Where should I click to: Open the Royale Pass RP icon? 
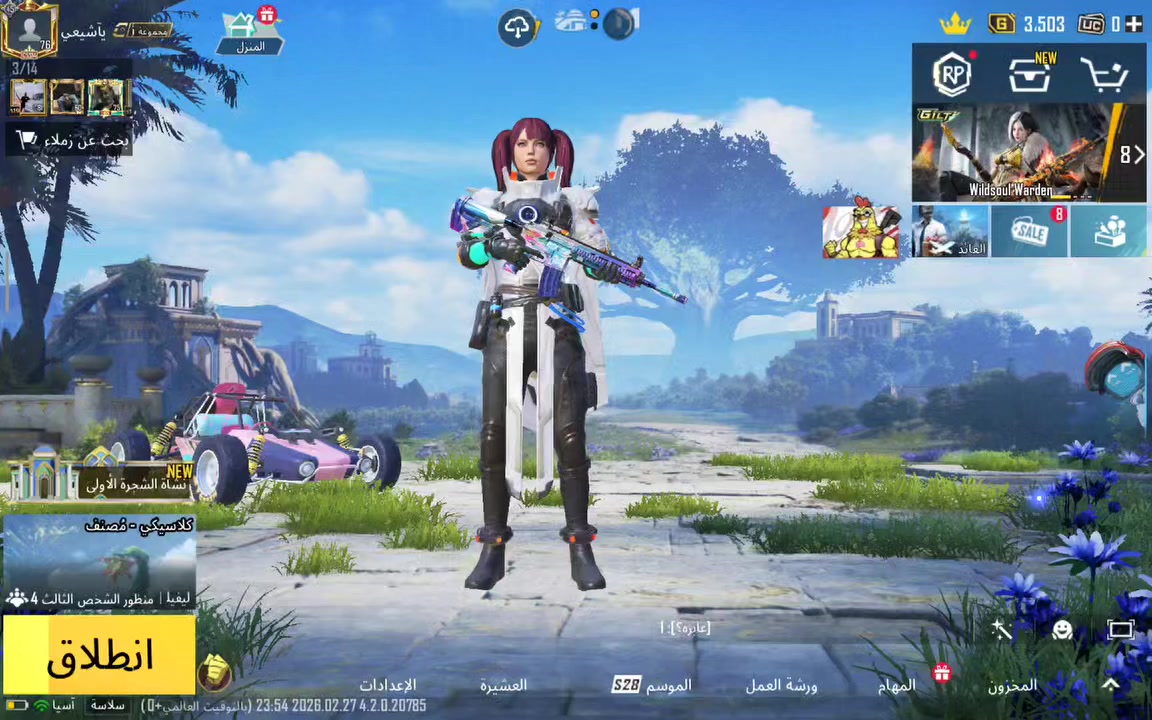coord(952,74)
